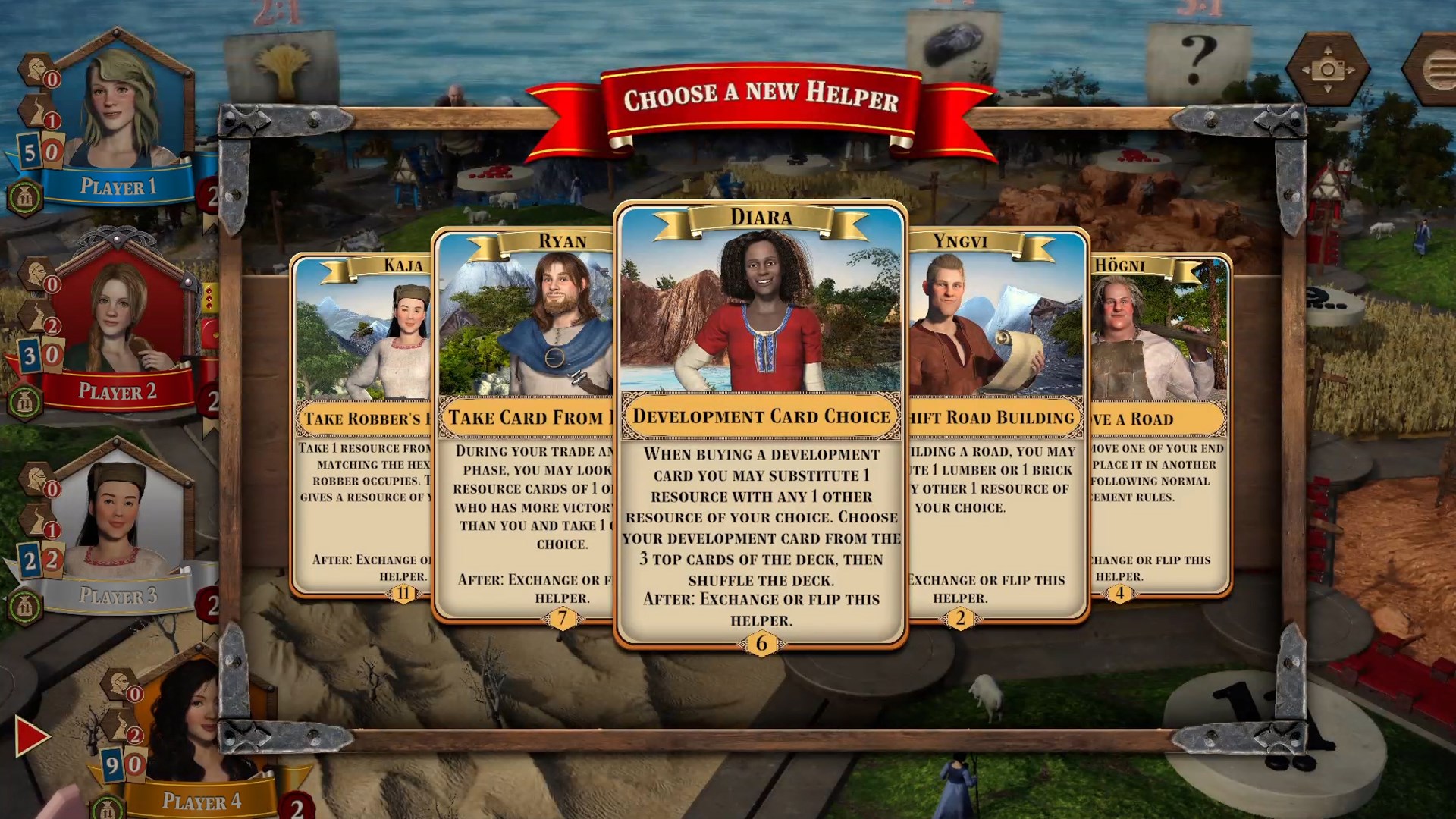Viewport: 1456px width, 819px height.
Task: Click the Player 3 name banner
Action: (118, 595)
